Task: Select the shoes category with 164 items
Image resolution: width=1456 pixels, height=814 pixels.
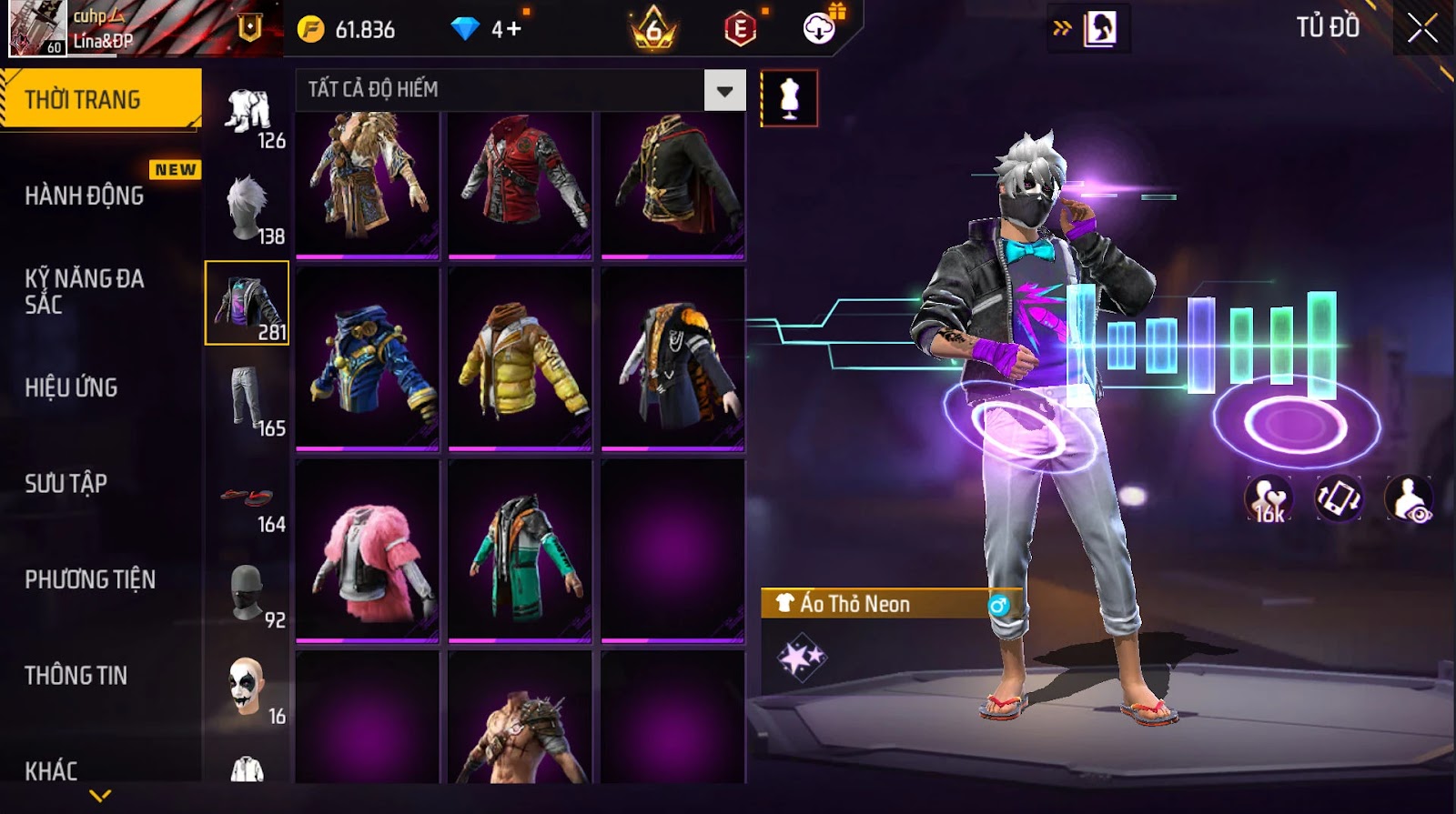Action: click(248, 503)
